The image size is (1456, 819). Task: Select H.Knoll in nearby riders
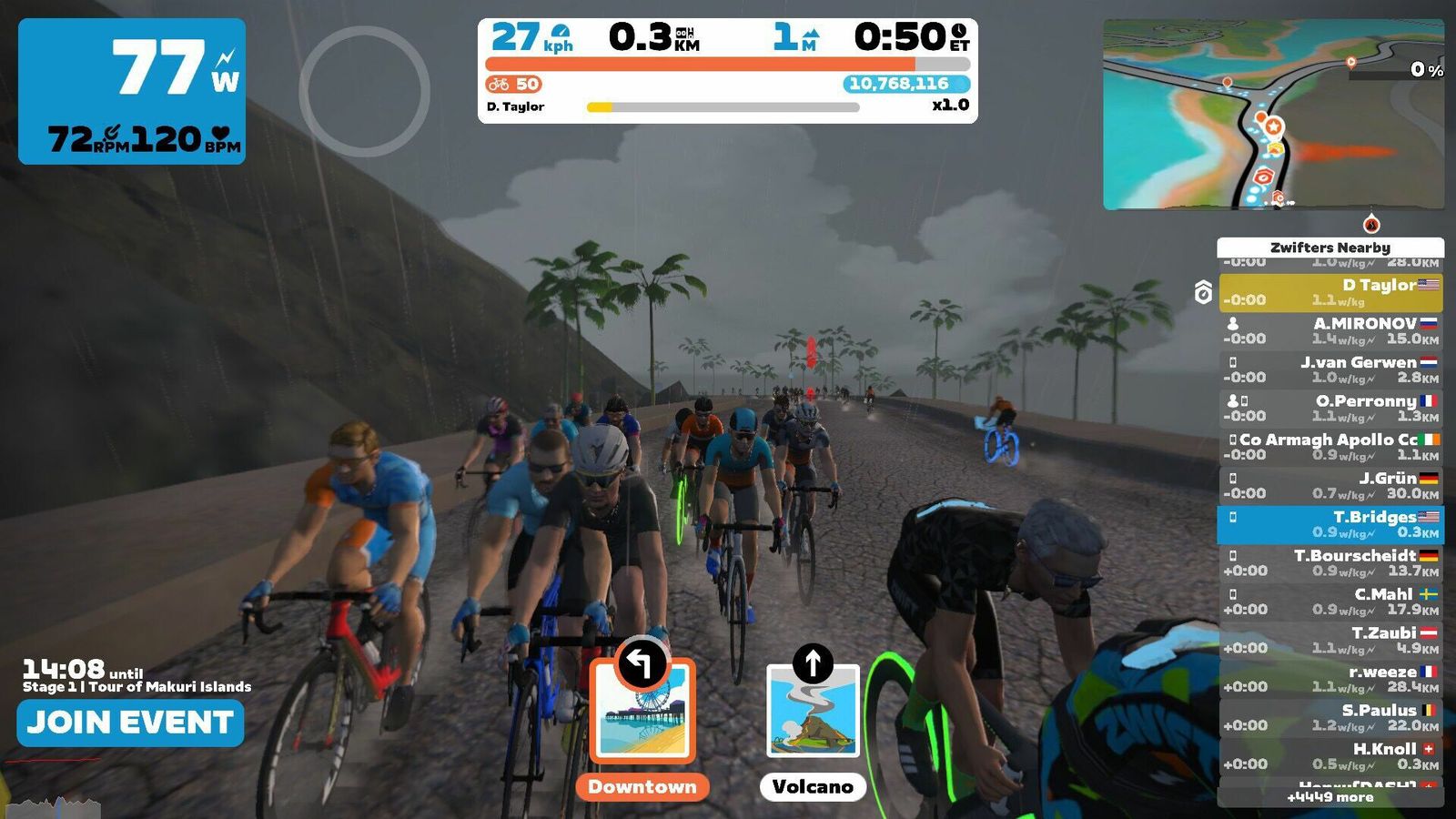point(1330,756)
